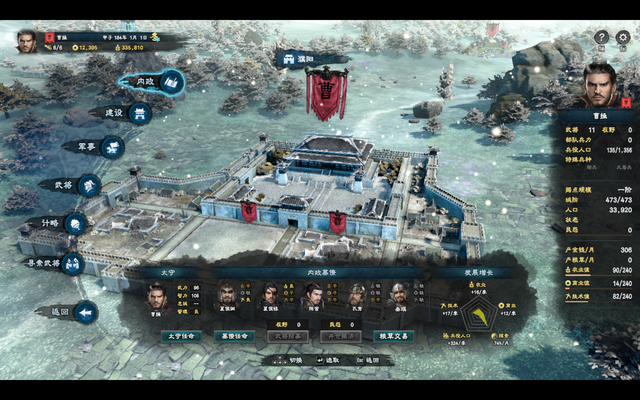The width and height of the screenshot is (640, 400).
Task: Click the 太守任命 (Appoint Governor) button
Action: [x=182, y=336]
